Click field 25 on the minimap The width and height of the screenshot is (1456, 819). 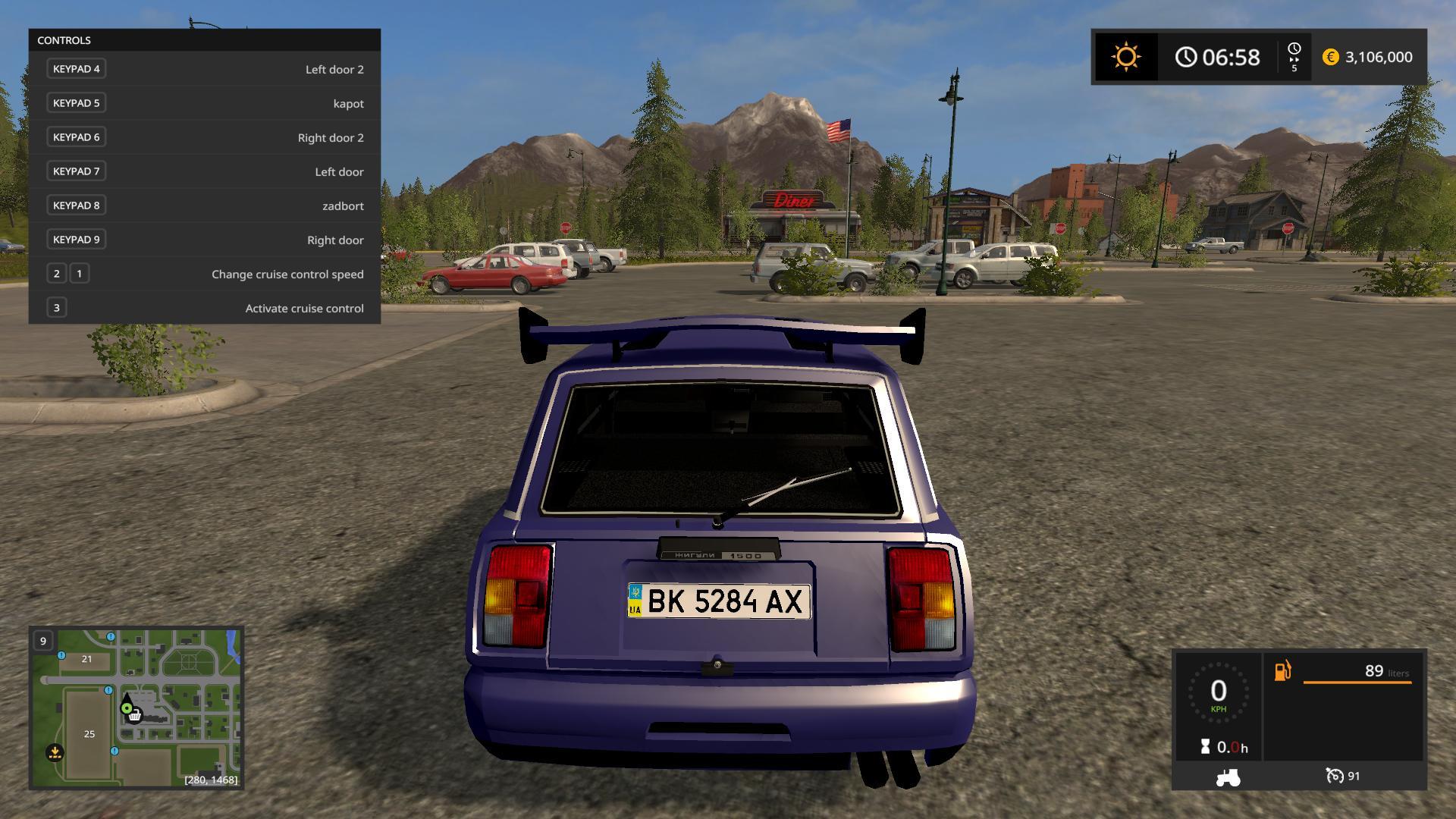(x=89, y=733)
